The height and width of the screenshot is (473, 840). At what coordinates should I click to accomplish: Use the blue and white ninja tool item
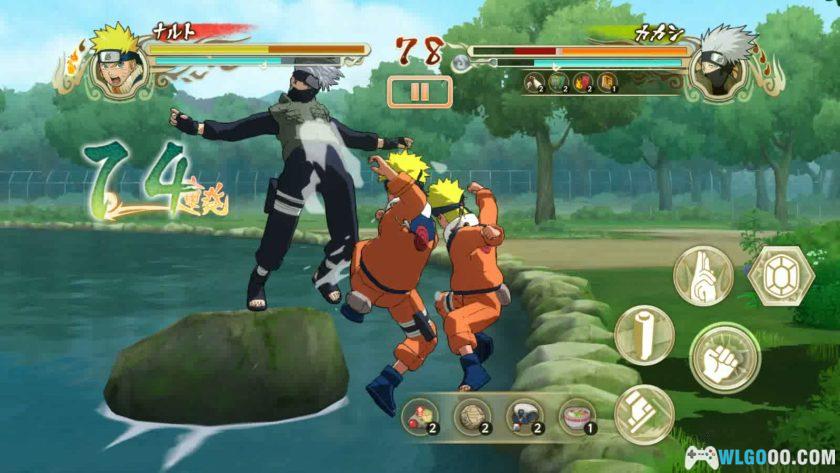pyautogui.click(x=524, y=417)
